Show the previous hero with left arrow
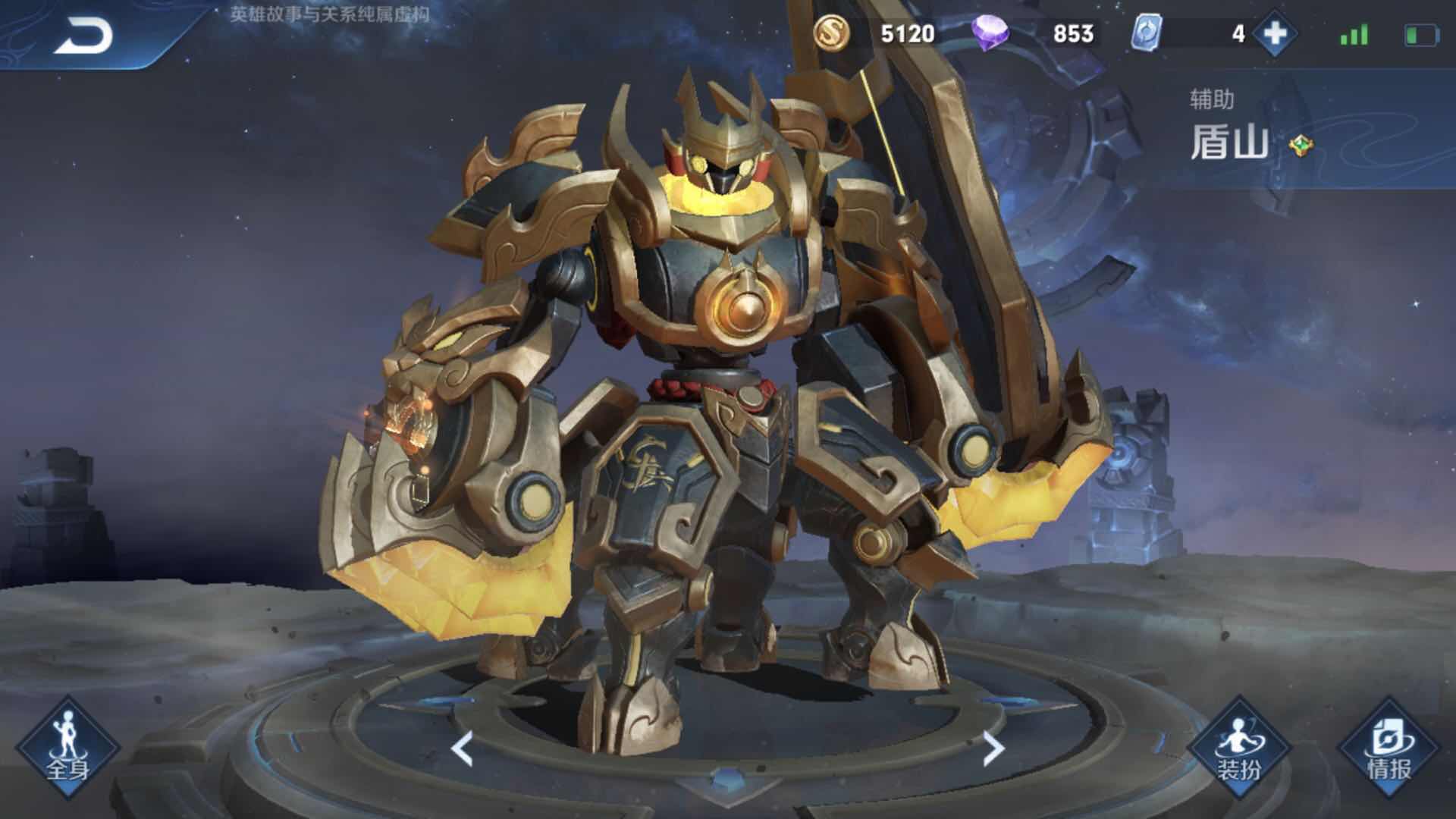 click(x=462, y=748)
